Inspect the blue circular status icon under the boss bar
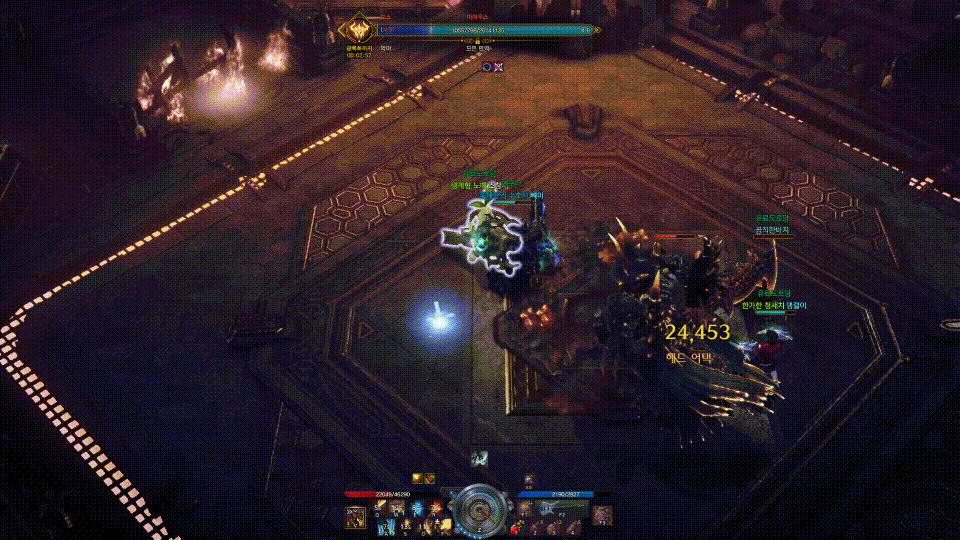The image size is (960, 540). [x=487, y=66]
